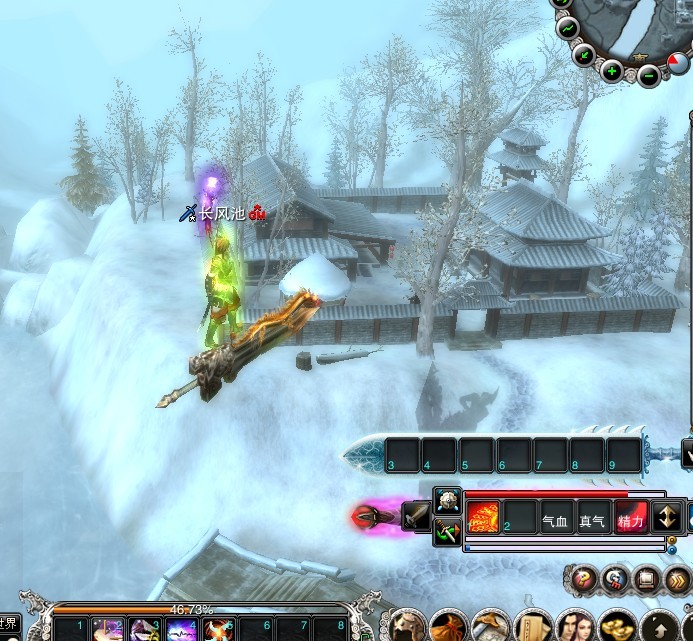
Task: Click the long-haired character portrait icon
Action: (574, 627)
